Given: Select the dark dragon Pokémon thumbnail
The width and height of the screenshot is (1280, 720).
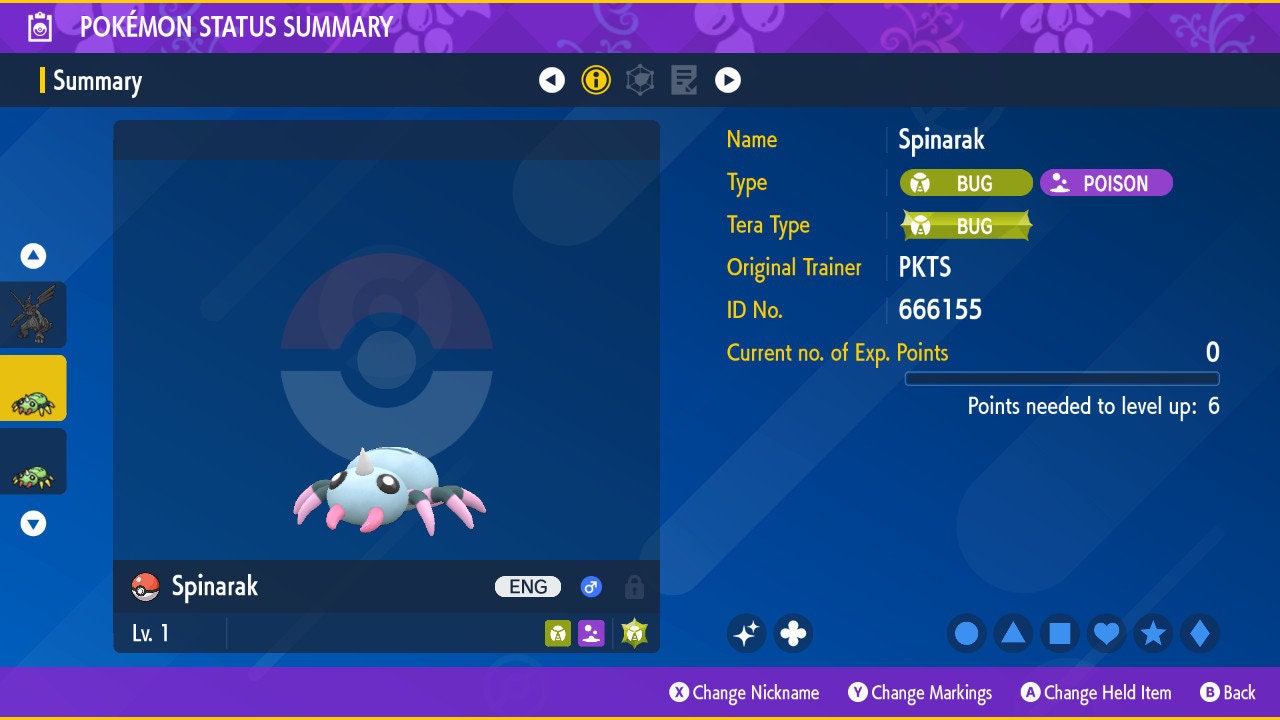Looking at the screenshot, I should pos(33,314).
